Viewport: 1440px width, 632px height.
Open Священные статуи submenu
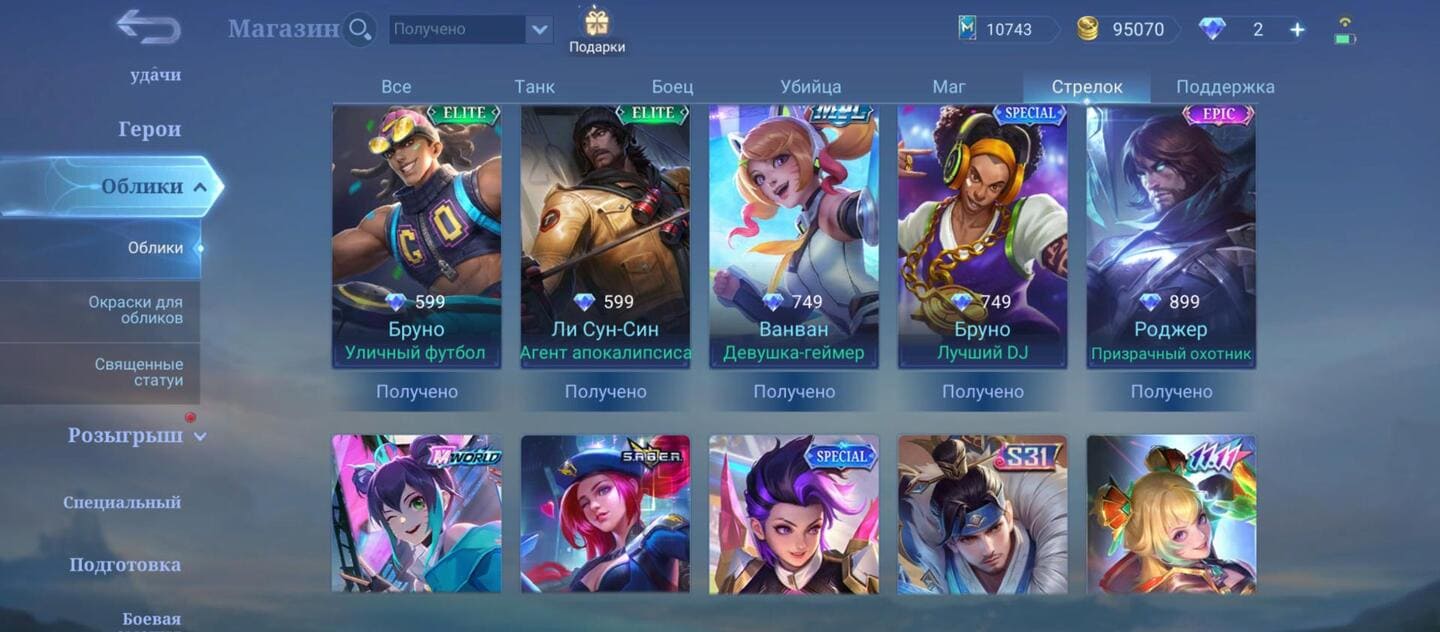pos(138,372)
